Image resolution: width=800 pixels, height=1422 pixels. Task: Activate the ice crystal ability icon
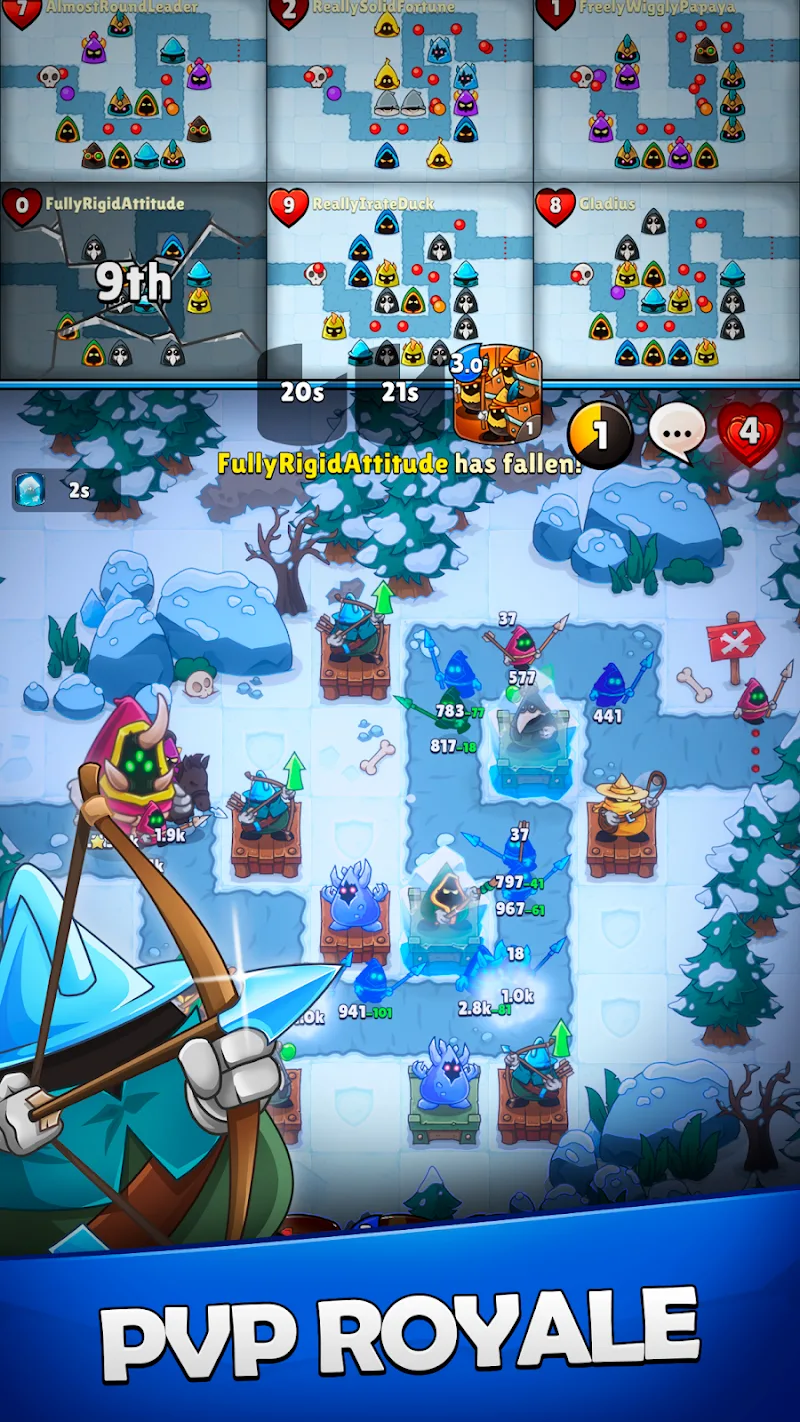pos(28,491)
